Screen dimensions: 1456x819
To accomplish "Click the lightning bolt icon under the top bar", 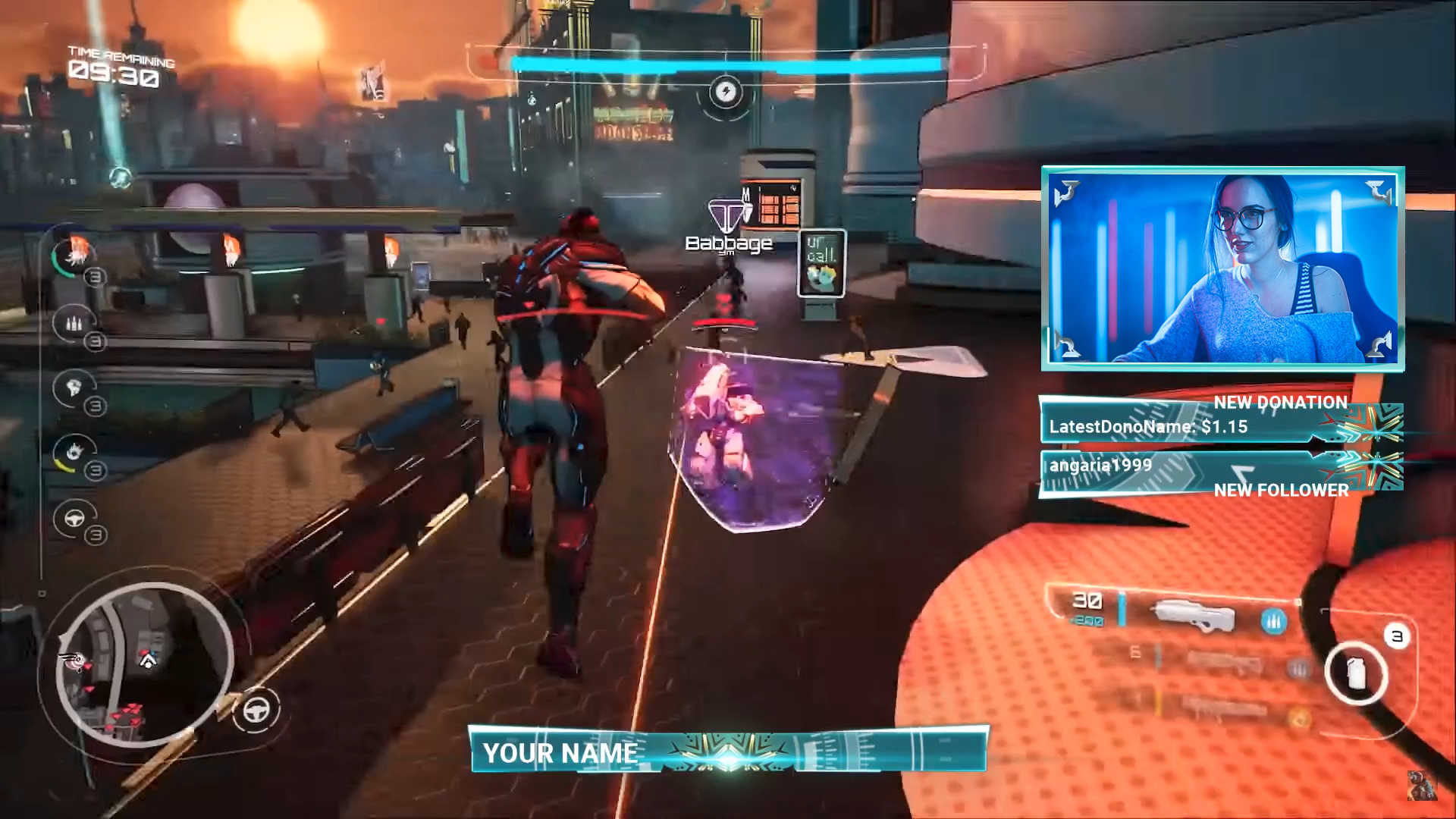I will tap(726, 93).
